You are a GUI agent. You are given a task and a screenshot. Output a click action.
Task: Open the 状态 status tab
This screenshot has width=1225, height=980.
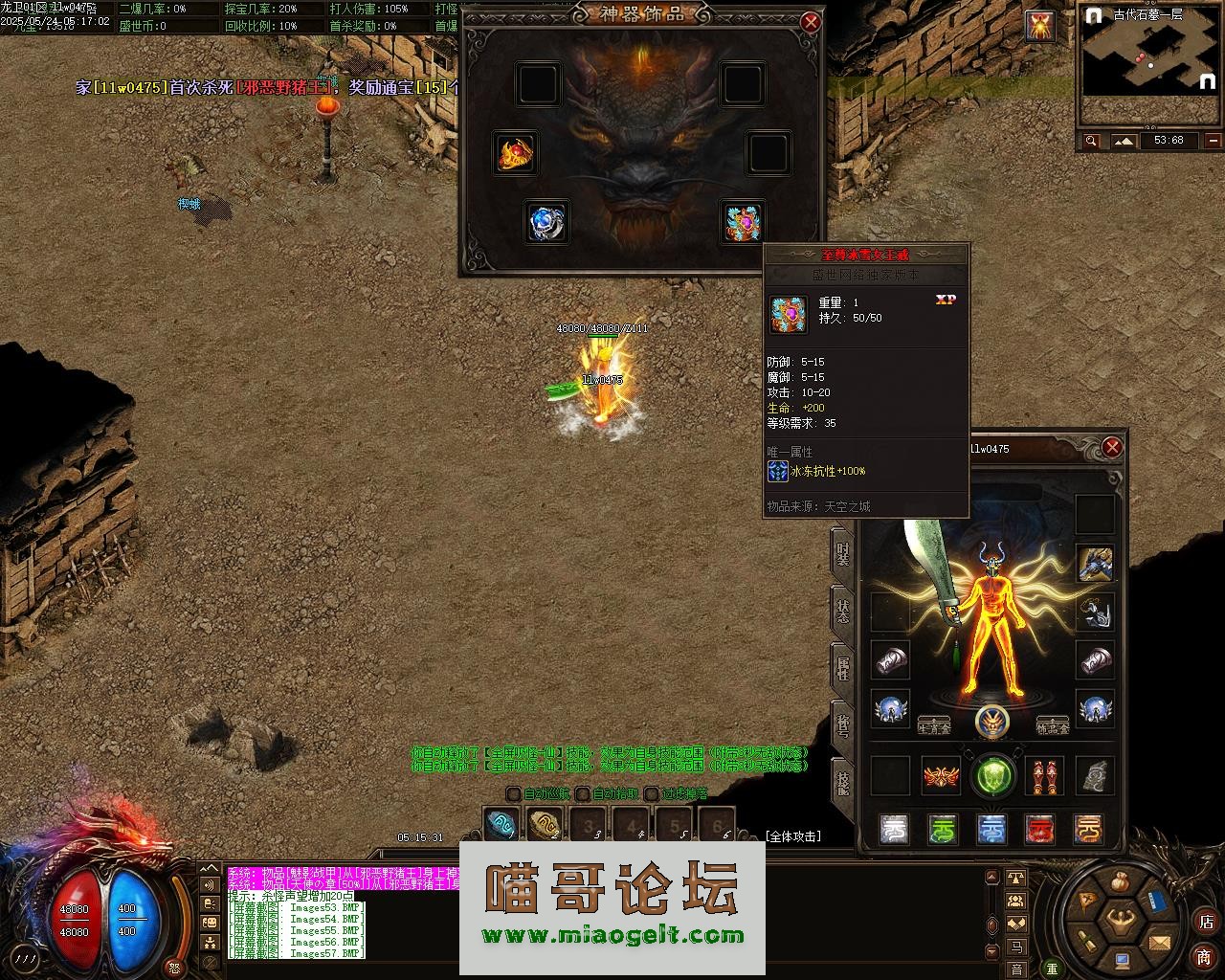[842, 610]
